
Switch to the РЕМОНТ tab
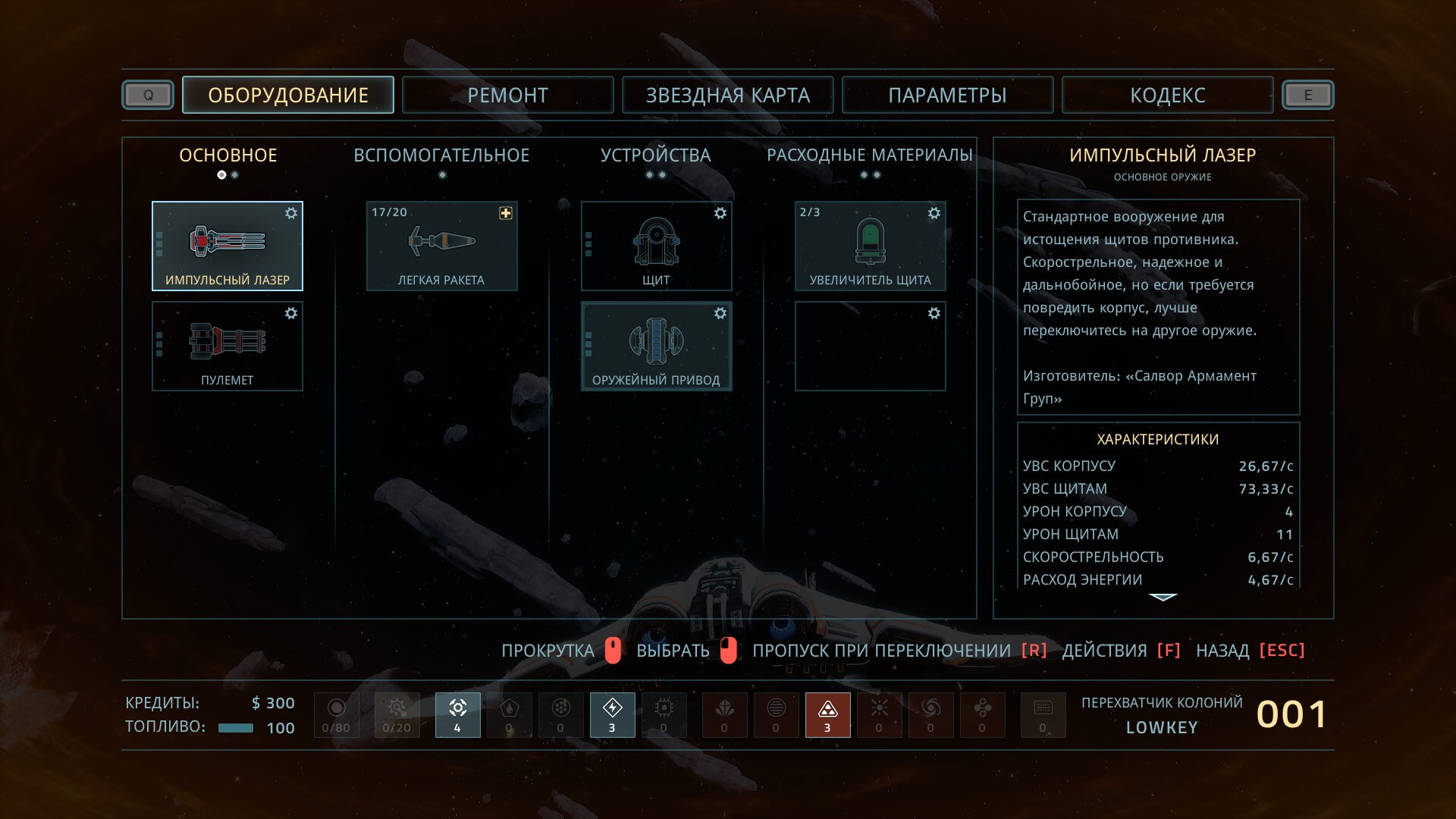[x=507, y=96]
